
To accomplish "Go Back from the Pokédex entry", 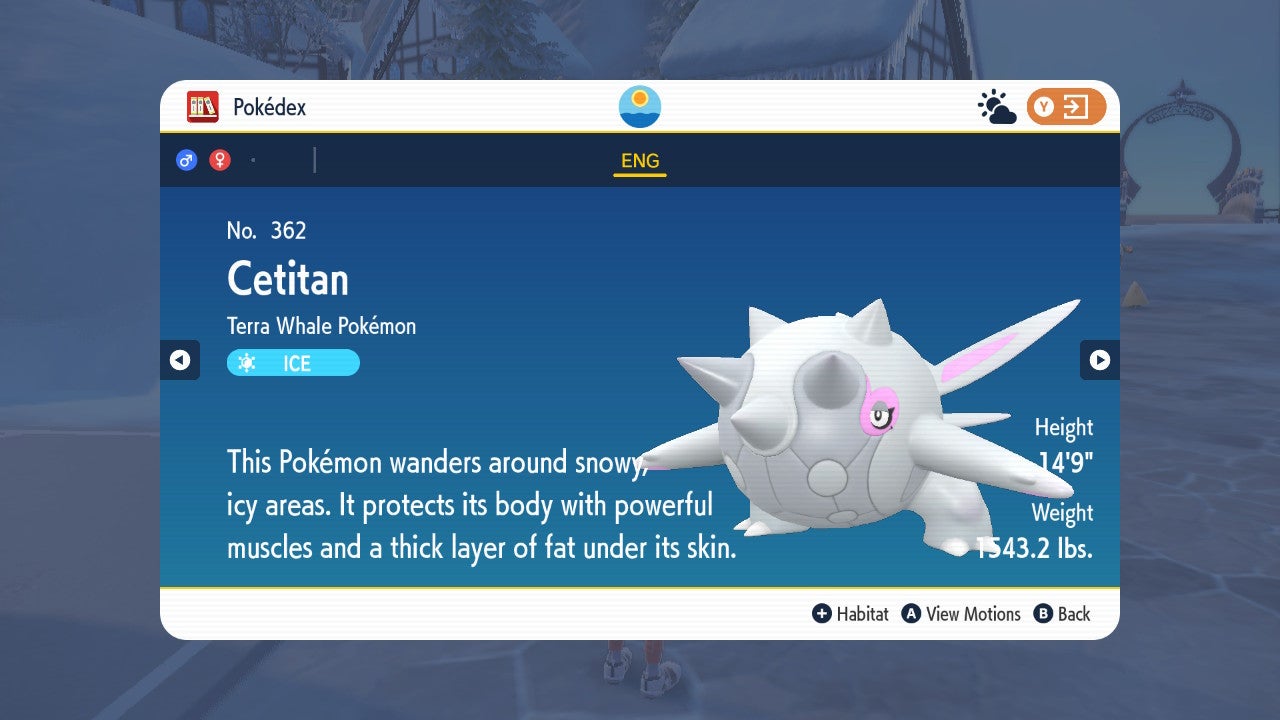I will (x=1062, y=614).
